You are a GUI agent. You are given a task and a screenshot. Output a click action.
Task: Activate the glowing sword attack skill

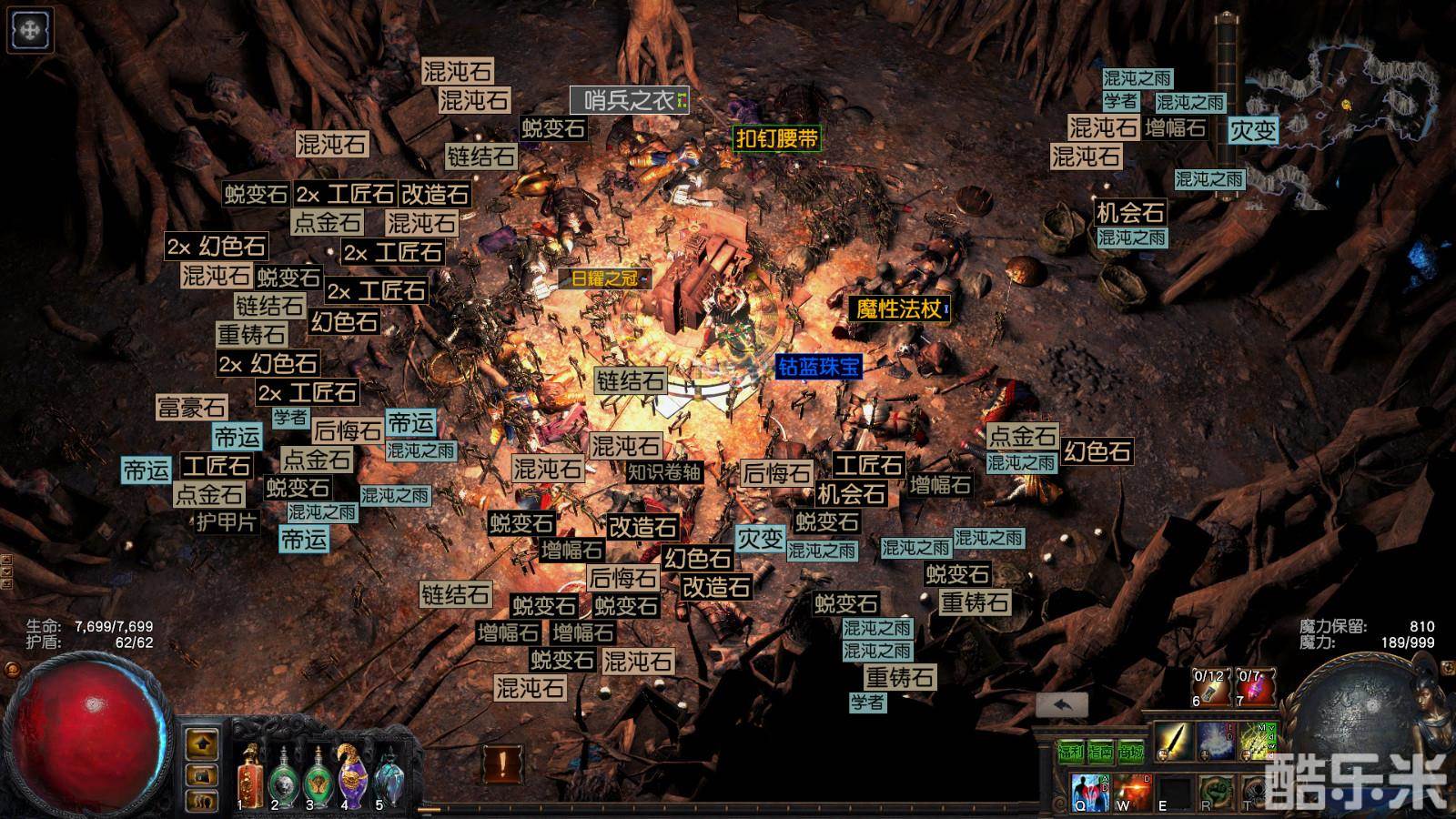(1173, 742)
